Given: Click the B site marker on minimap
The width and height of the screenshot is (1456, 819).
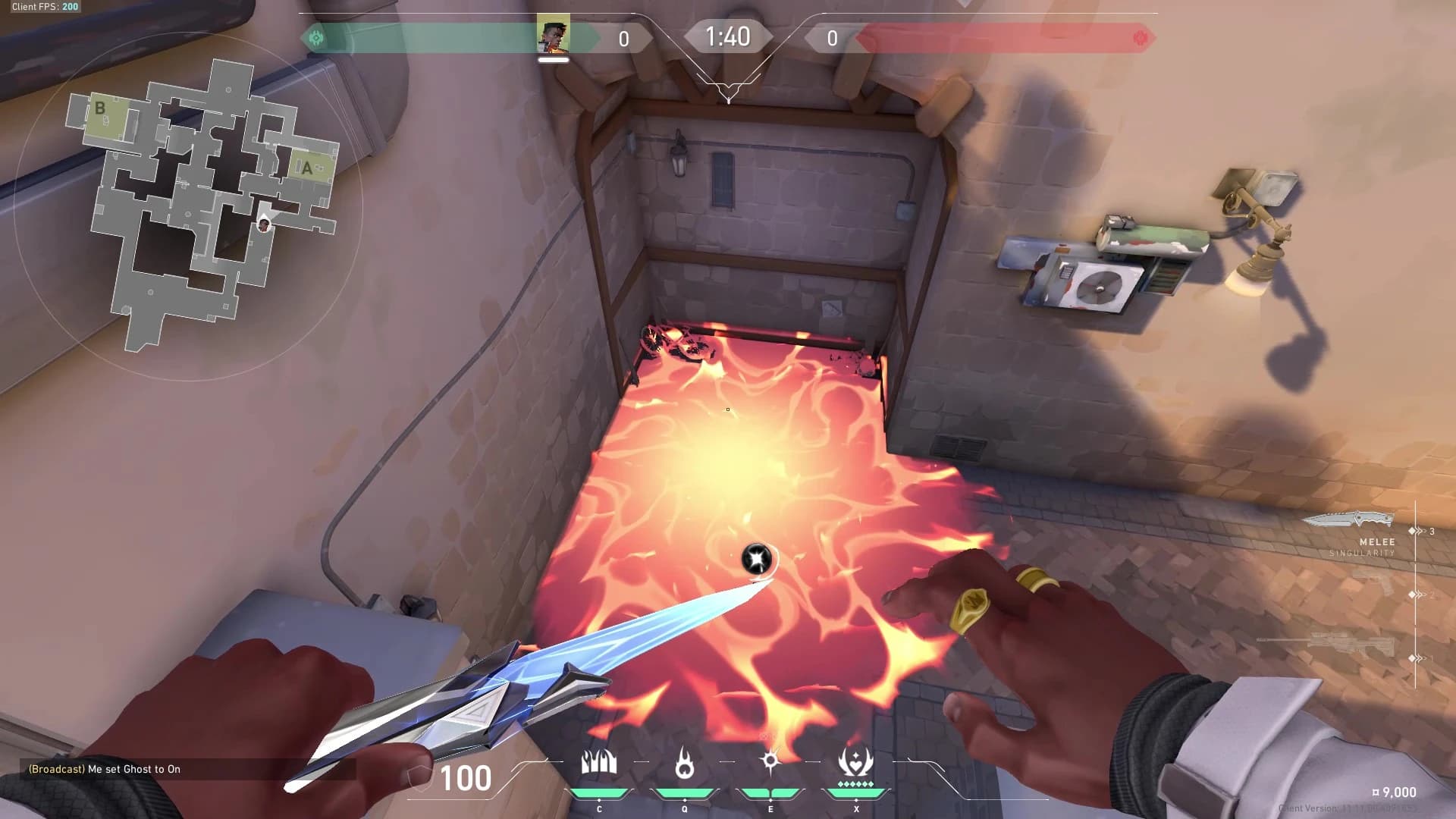Looking at the screenshot, I should click(99, 108).
